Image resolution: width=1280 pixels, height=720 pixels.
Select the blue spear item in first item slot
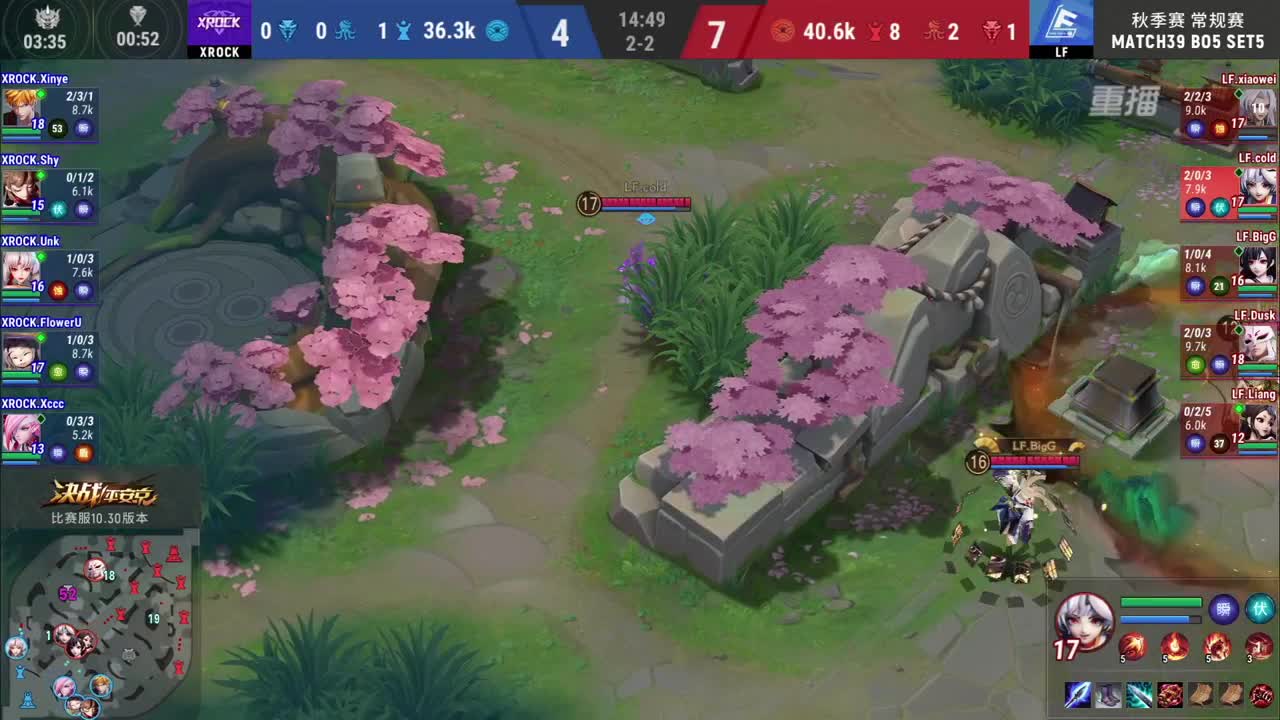(1079, 694)
